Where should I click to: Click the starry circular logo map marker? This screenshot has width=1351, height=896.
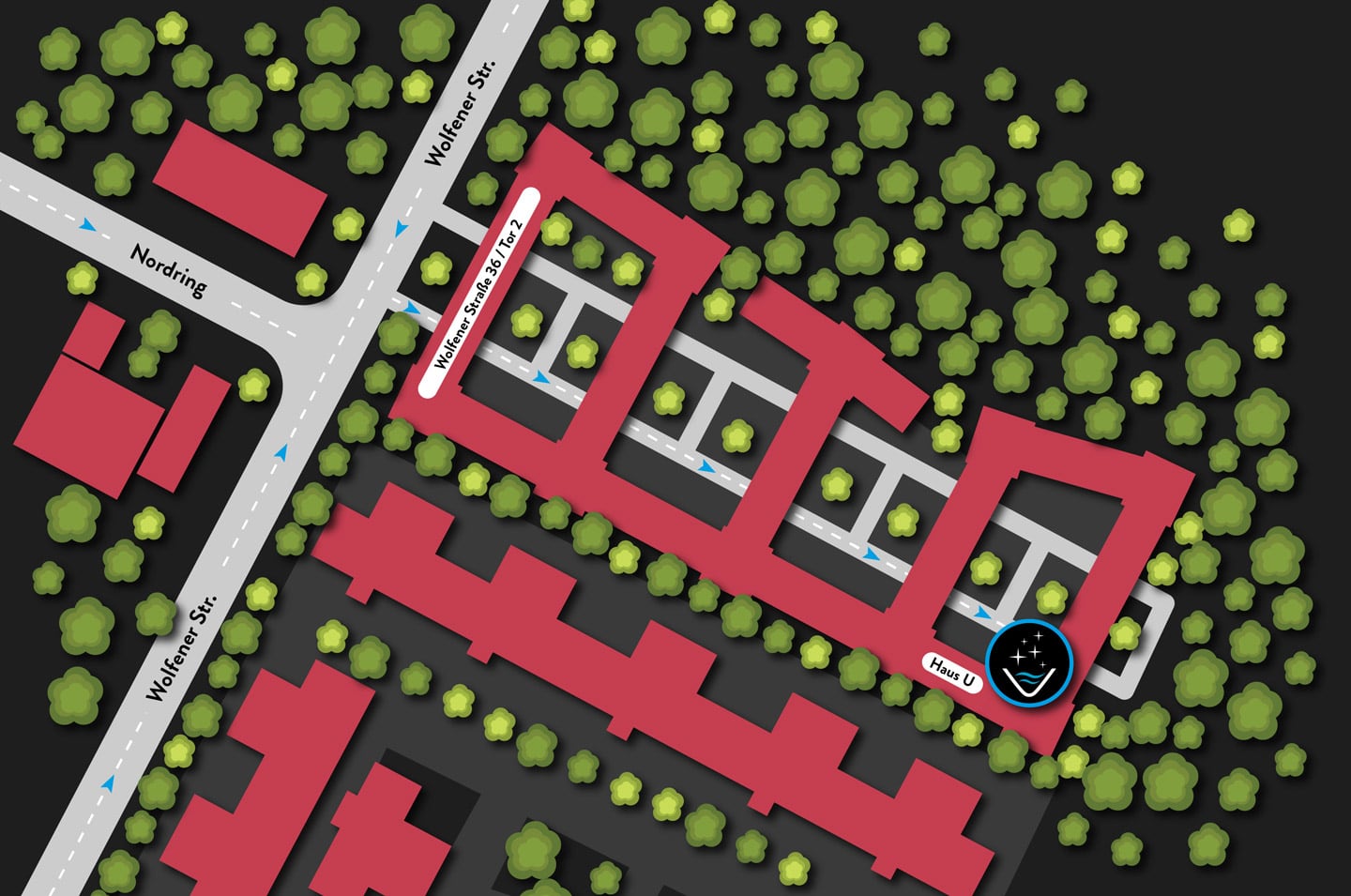pos(1029,662)
